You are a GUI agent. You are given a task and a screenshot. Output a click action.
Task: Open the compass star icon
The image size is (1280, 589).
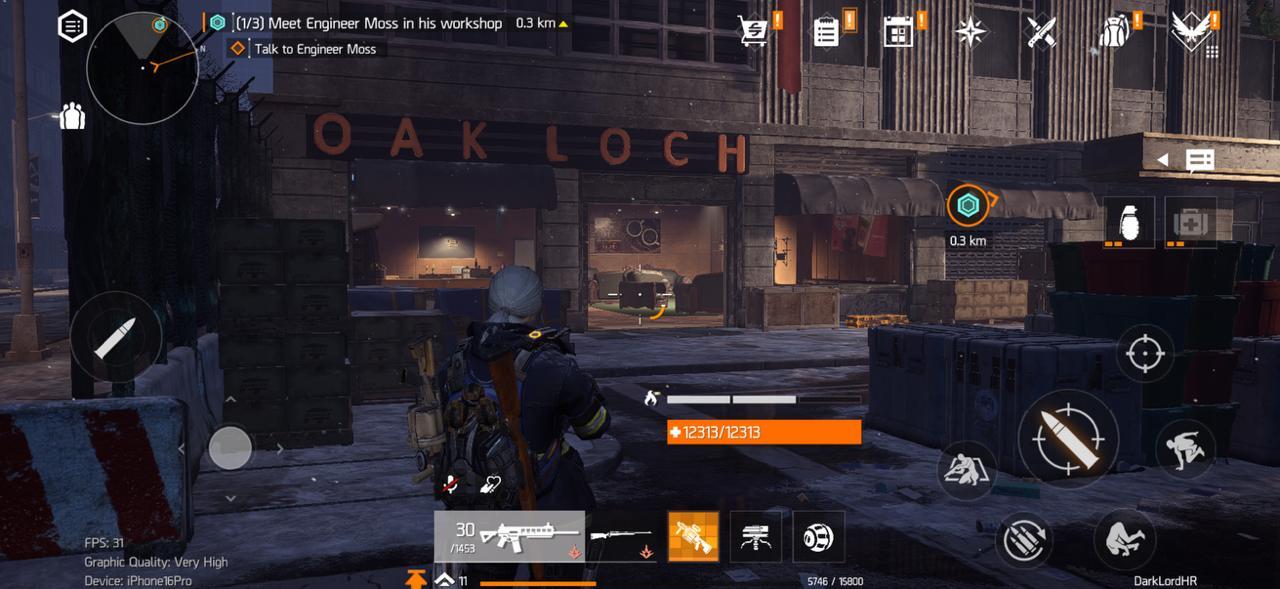pyautogui.click(x=970, y=32)
